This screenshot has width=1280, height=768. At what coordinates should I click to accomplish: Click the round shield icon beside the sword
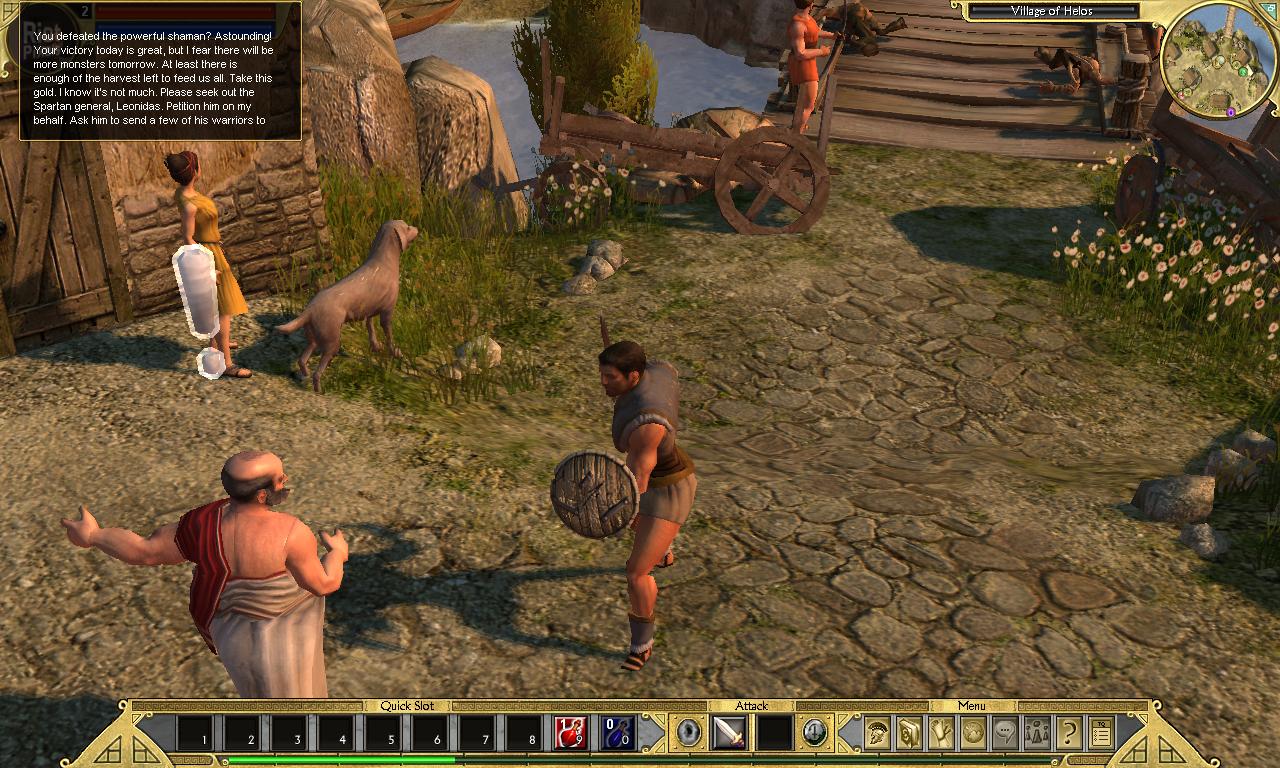[x=687, y=733]
